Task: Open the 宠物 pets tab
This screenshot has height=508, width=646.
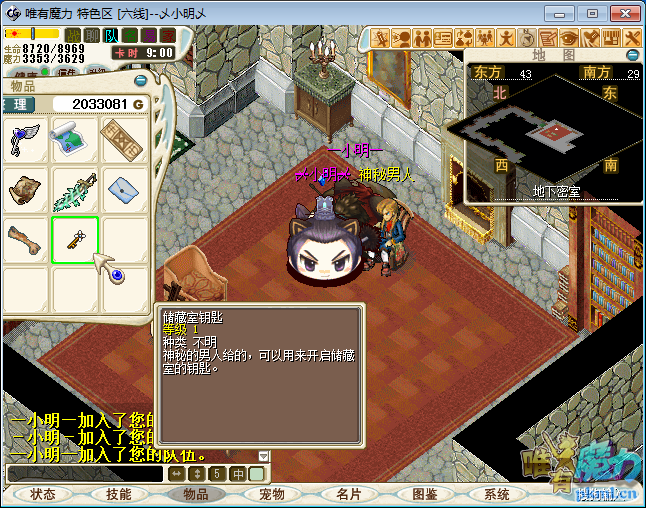Action: (x=272, y=494)
